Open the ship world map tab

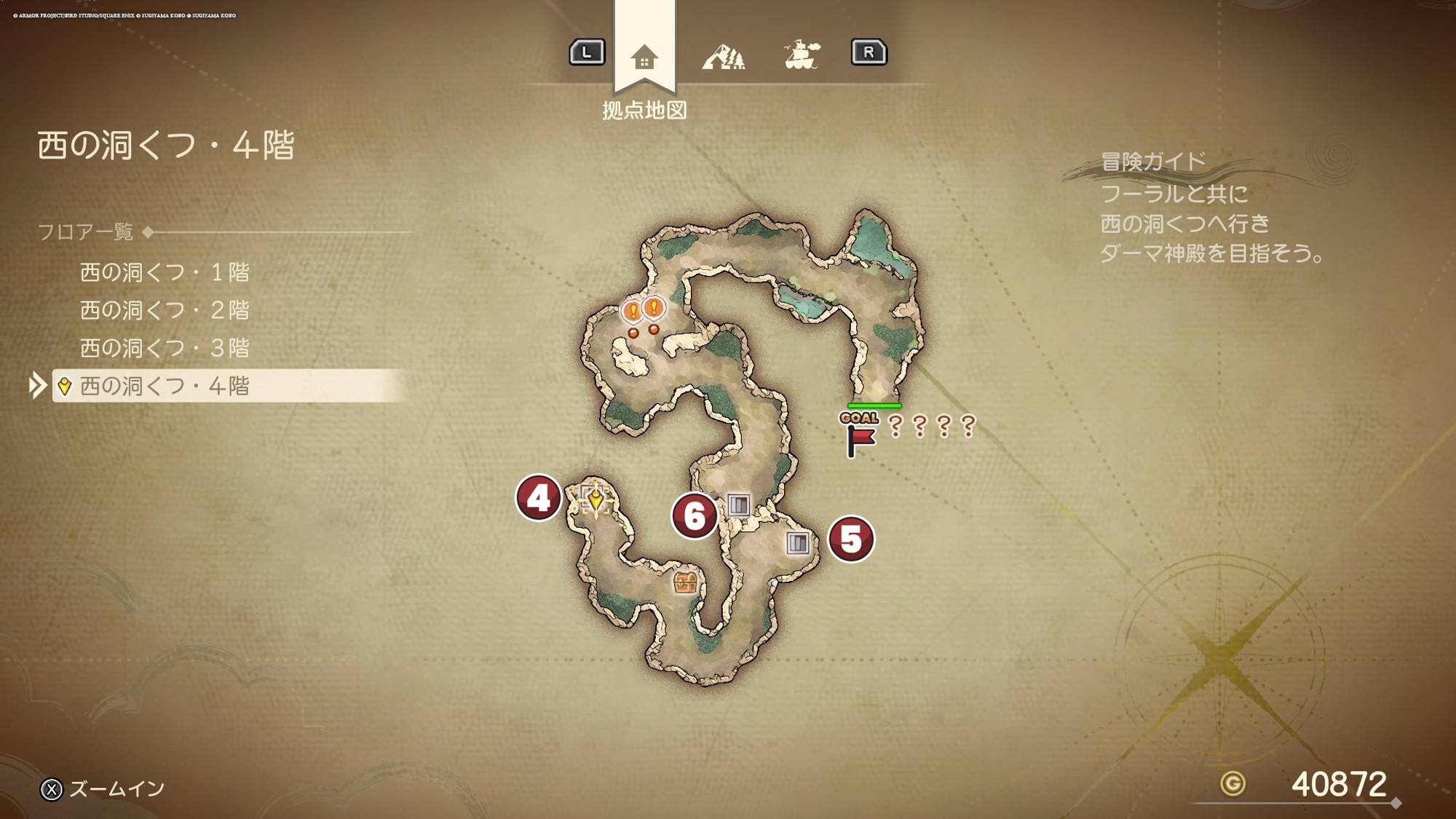coord(802,55)
